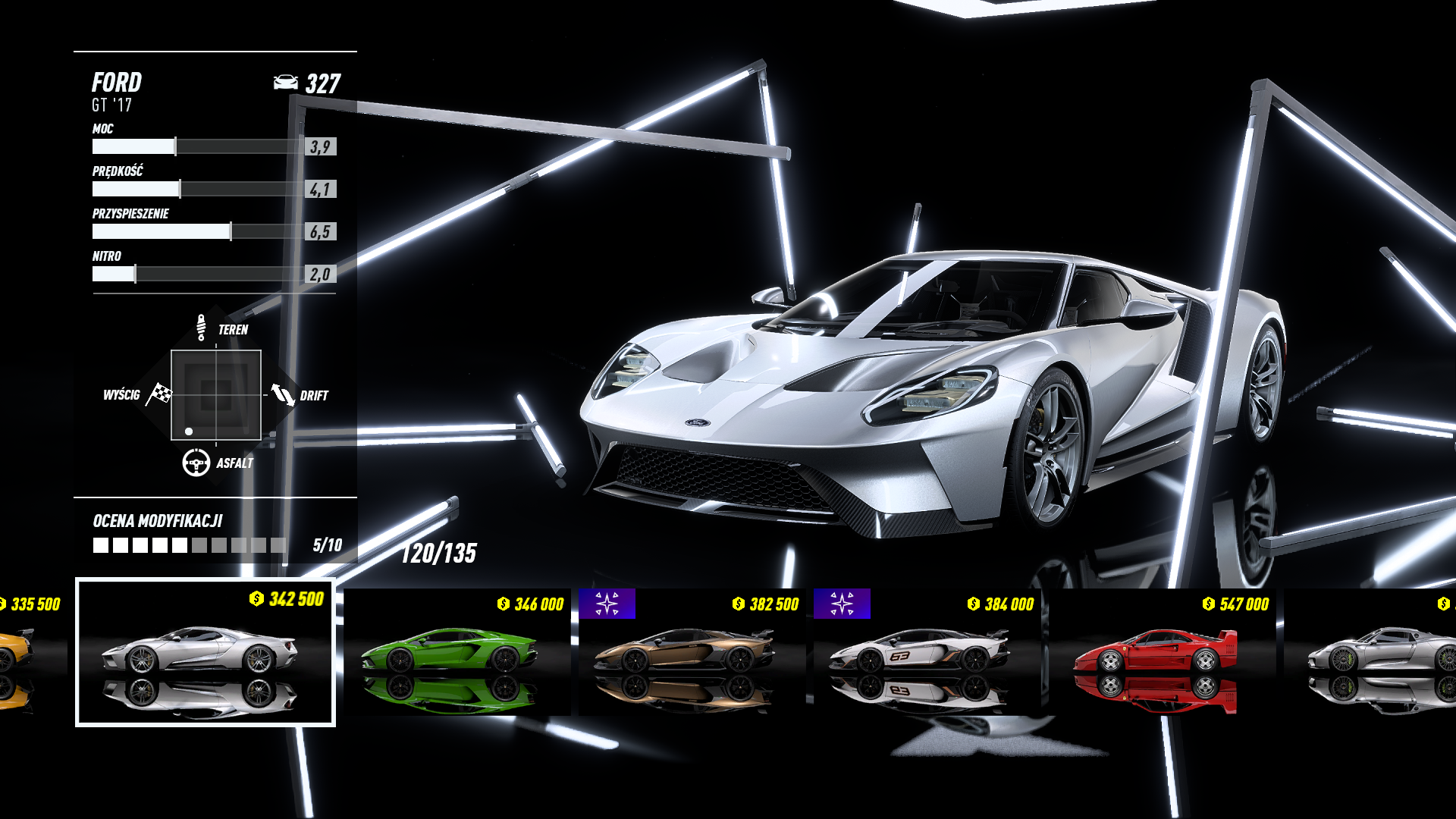Screen dimensions: 1456x819
Task: Choose the green Lamborghini priced 346 000
Action: [x=457, y=652]
